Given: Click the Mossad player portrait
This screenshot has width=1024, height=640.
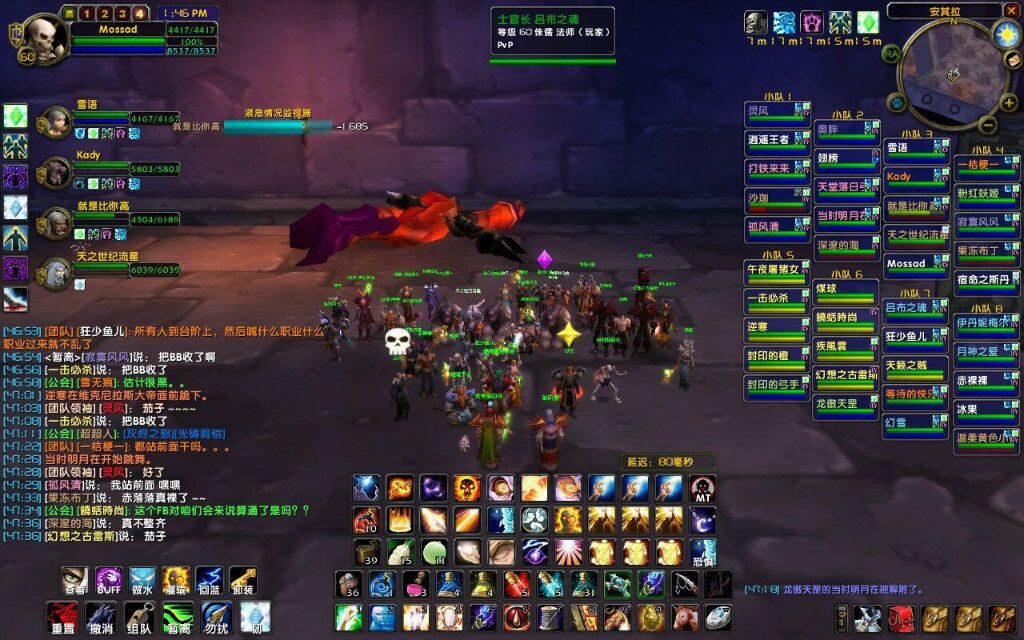Looking at the screenshot, I should coord(42,36).
